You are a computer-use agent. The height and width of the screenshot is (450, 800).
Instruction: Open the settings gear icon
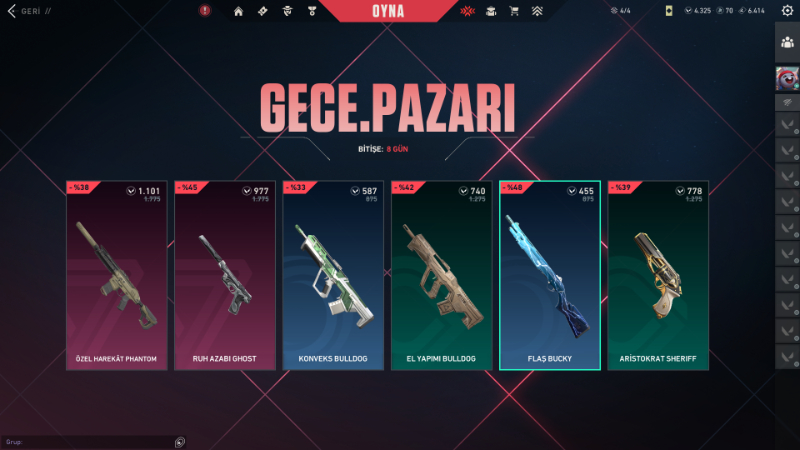787,10
